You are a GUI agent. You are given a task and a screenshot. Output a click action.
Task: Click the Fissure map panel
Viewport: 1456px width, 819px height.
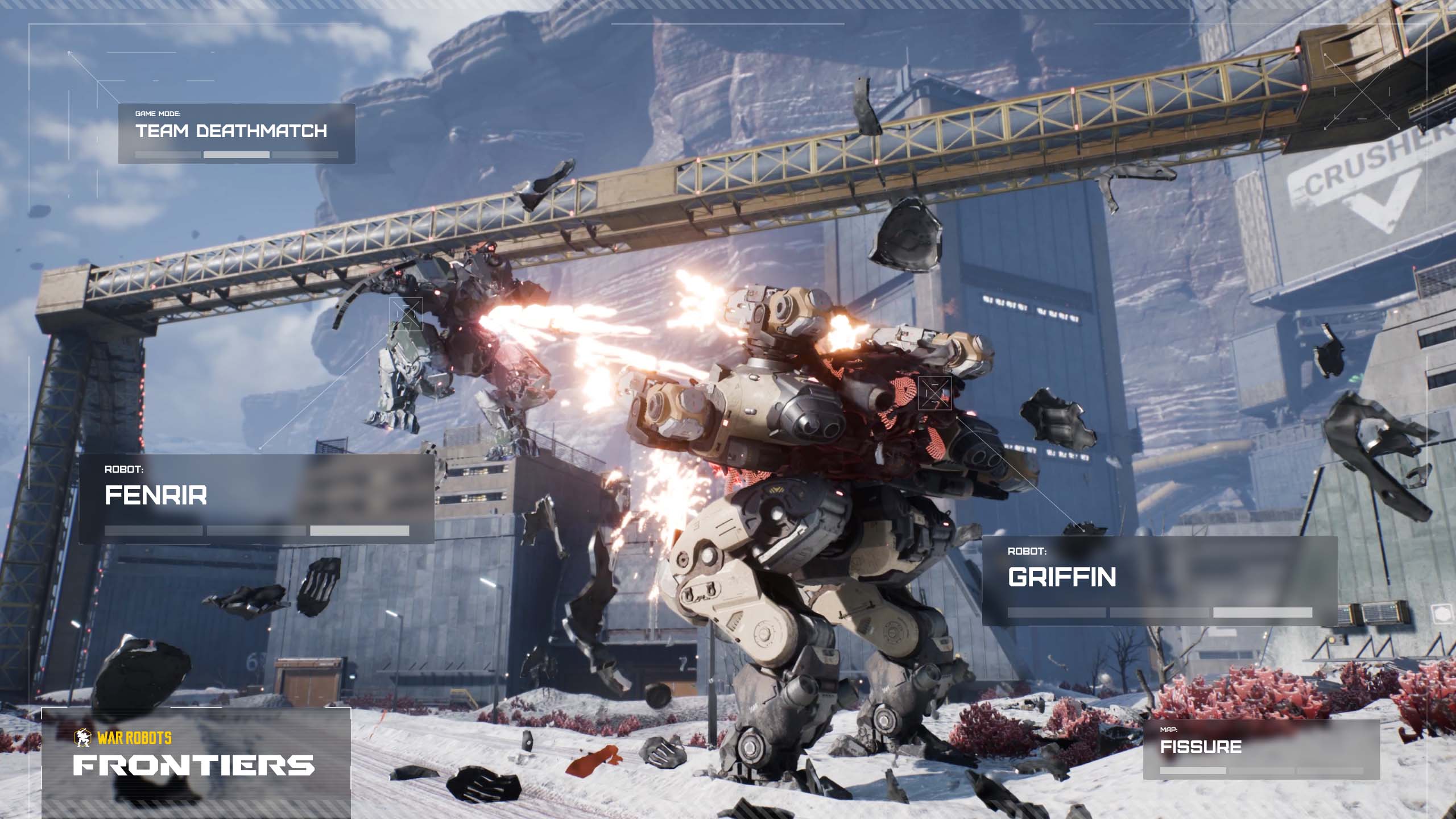tap(1261, 748)
